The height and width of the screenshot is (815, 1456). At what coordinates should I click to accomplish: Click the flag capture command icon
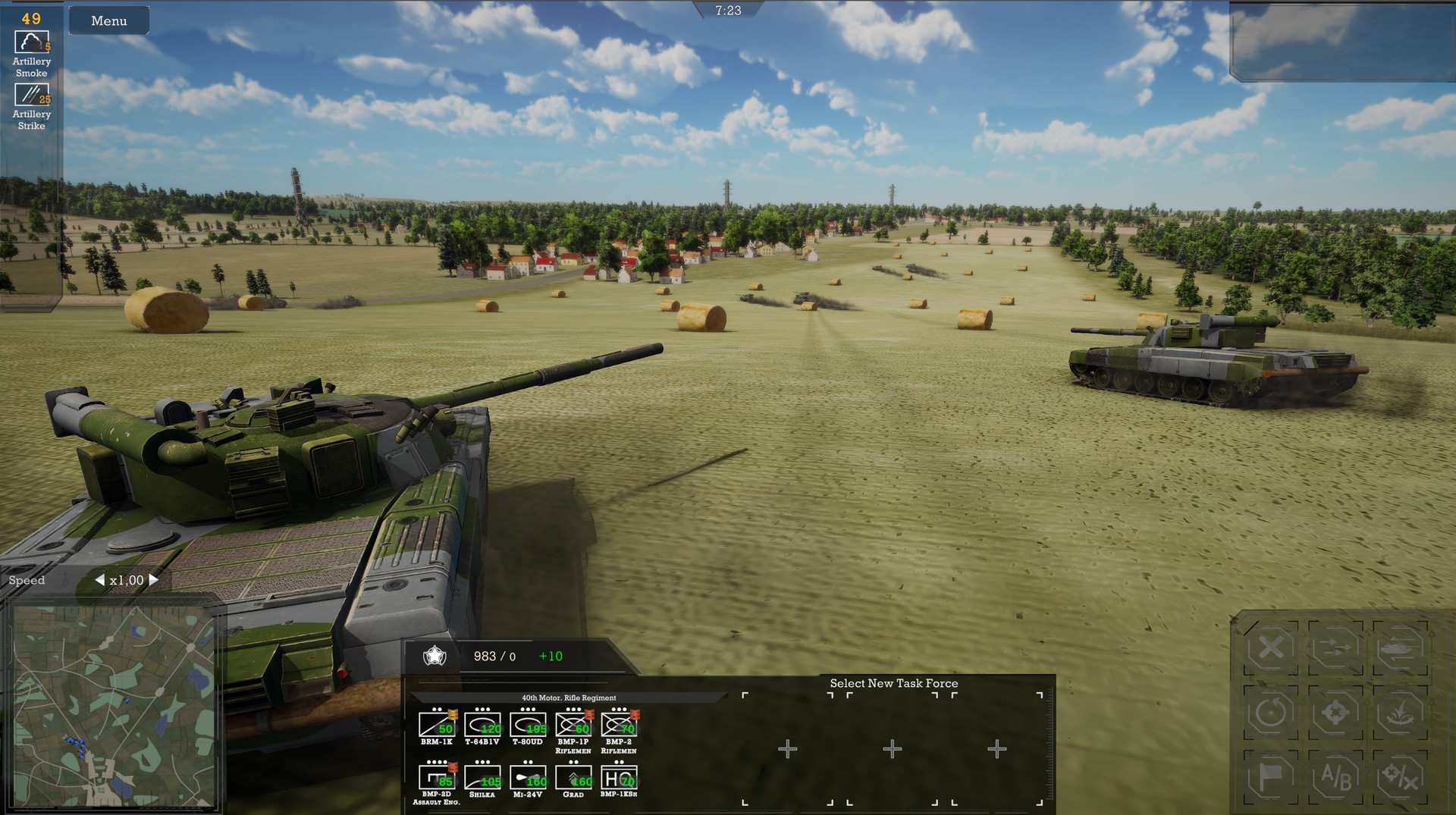coord(1272,777)
